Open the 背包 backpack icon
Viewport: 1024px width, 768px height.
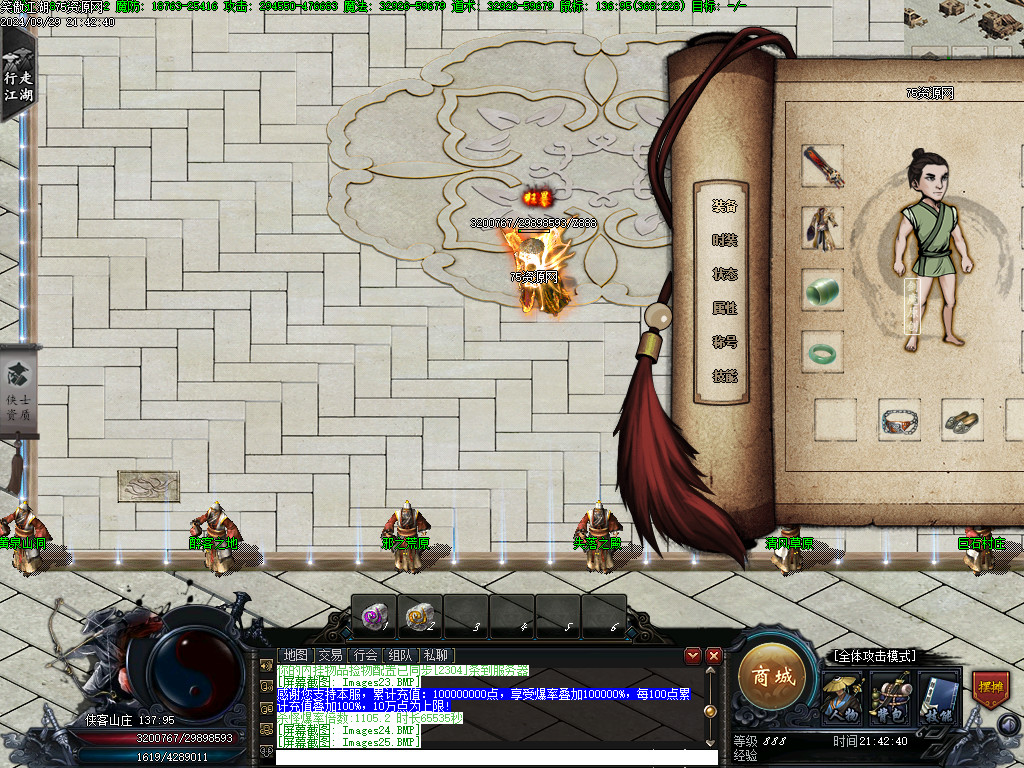pyautogui.click(x=889, y=698)
